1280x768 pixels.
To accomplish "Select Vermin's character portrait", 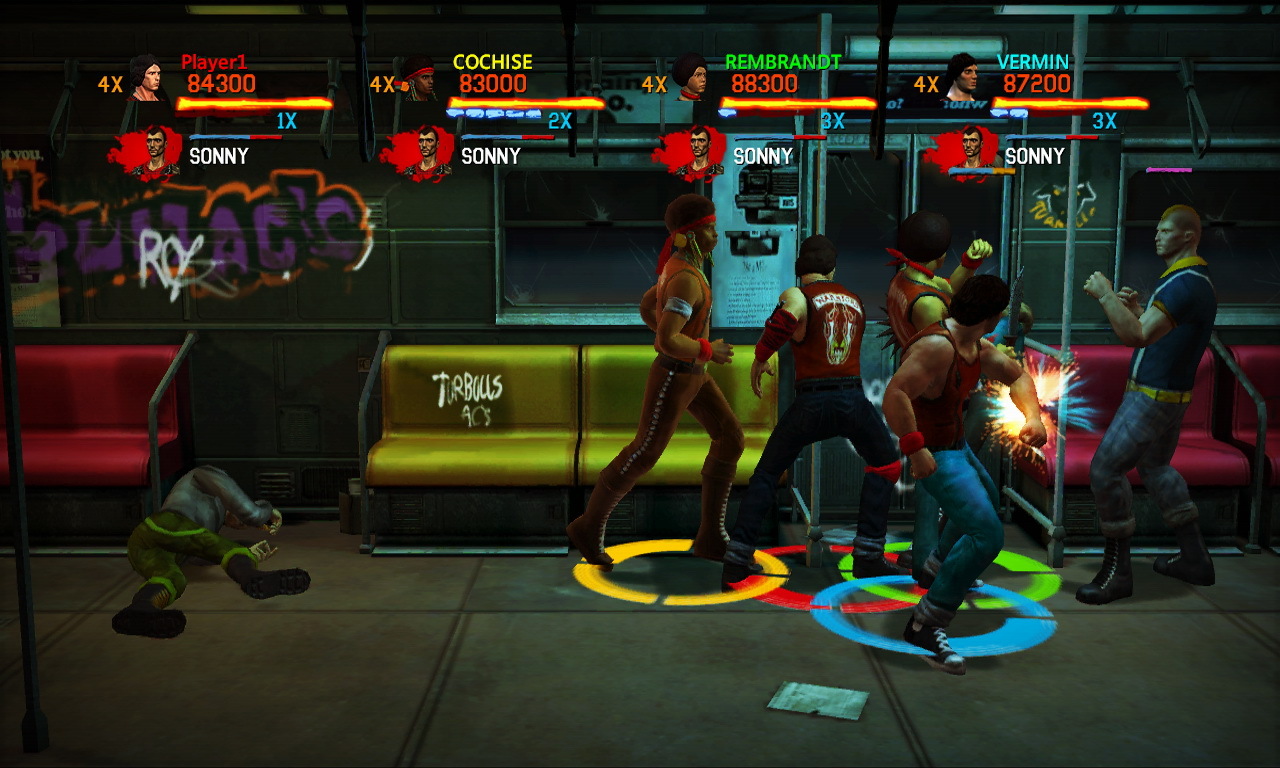I will pos(961,77).
